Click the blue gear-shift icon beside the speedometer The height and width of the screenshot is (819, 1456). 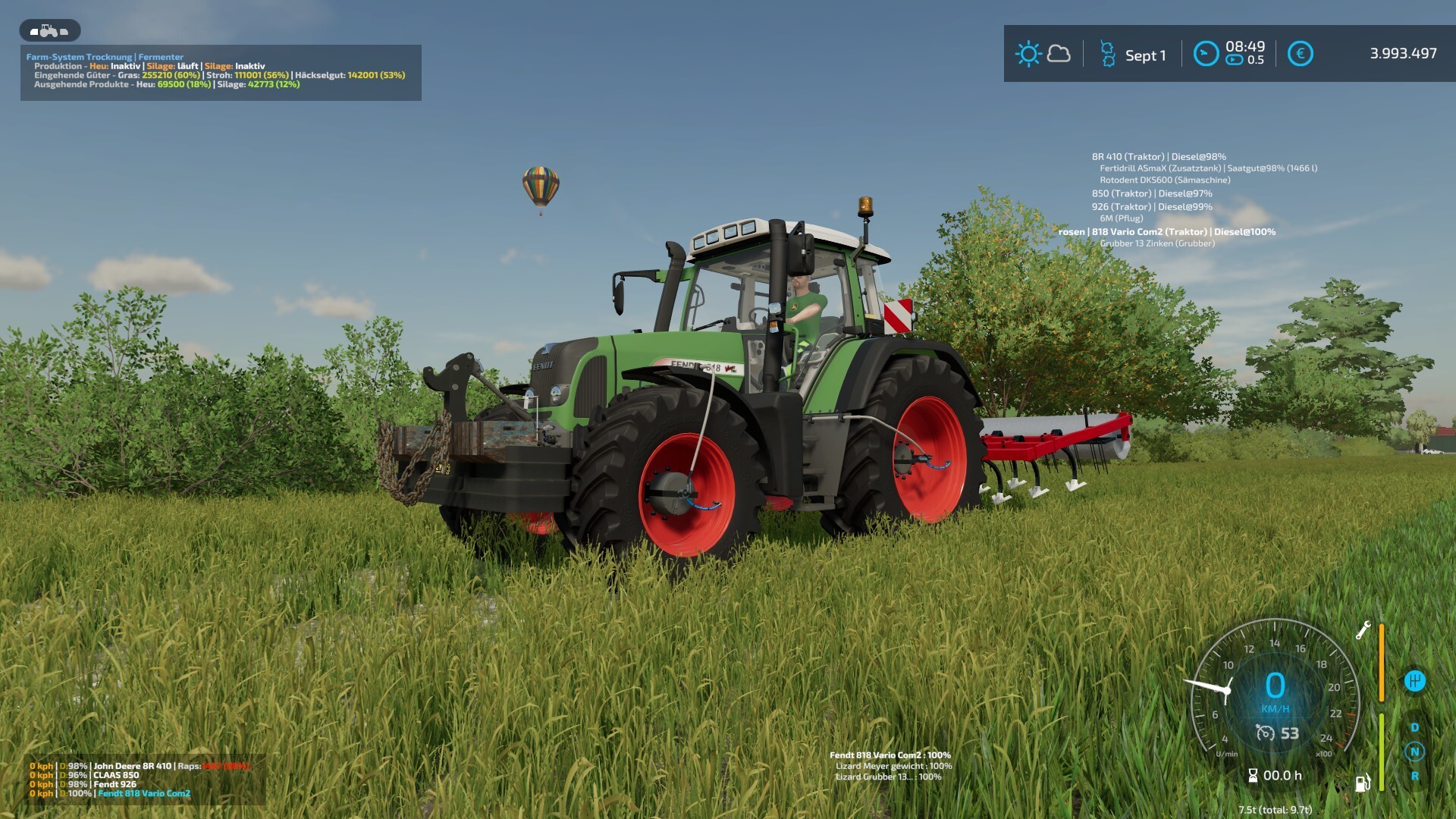(1414, 681)
